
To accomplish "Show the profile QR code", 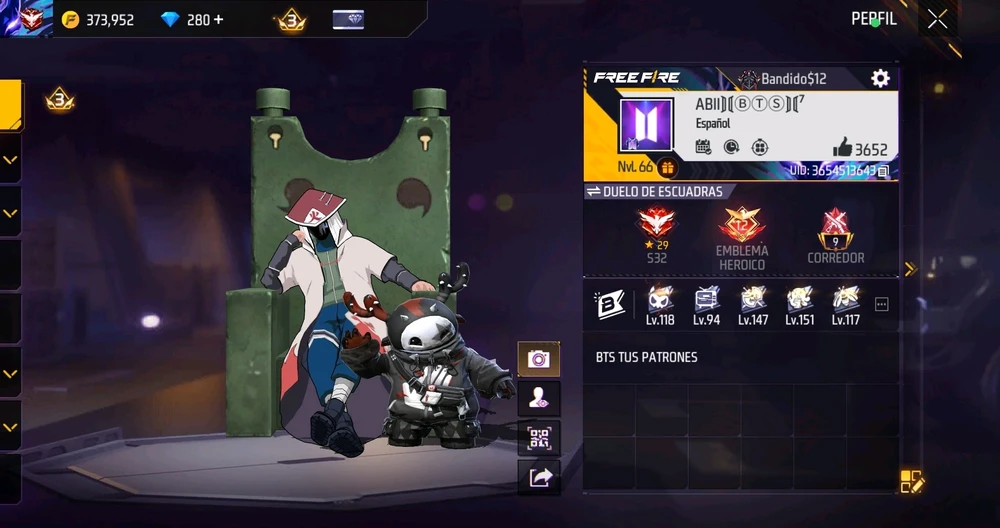I will click(539, 437).
